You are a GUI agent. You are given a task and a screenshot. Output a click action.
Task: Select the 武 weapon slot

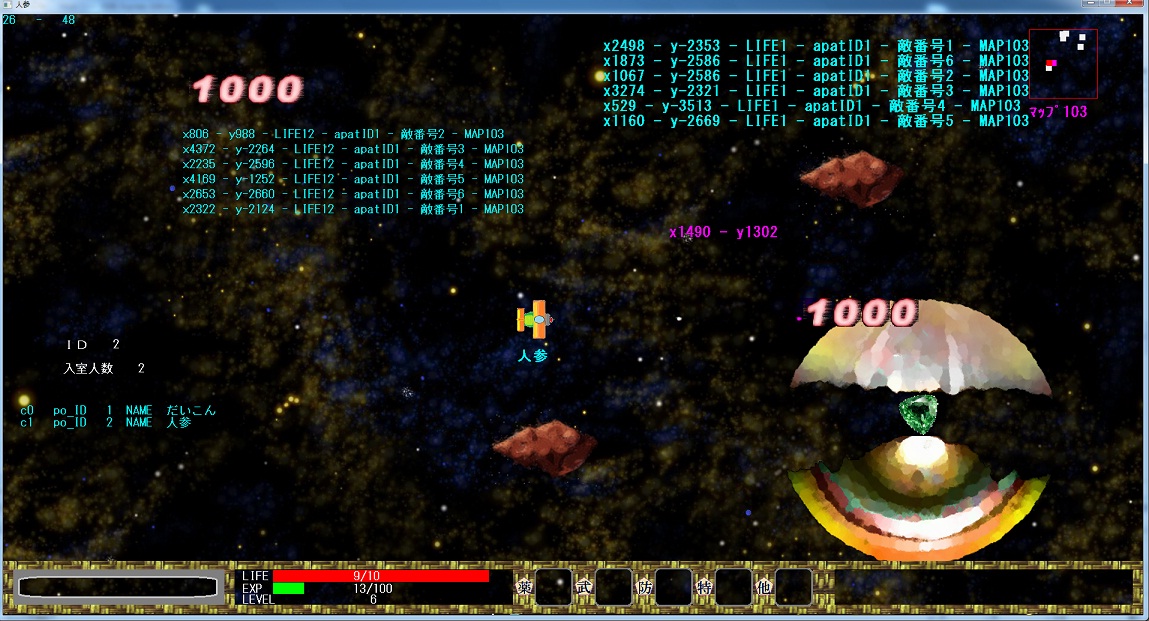pyautogui.click(x=613, y=587)
